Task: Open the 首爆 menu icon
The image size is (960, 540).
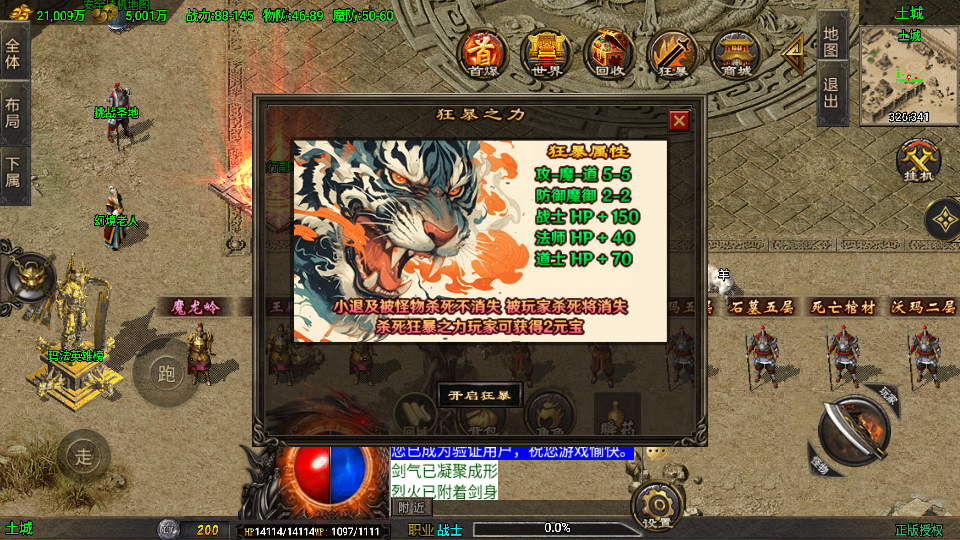Action: 484,54
